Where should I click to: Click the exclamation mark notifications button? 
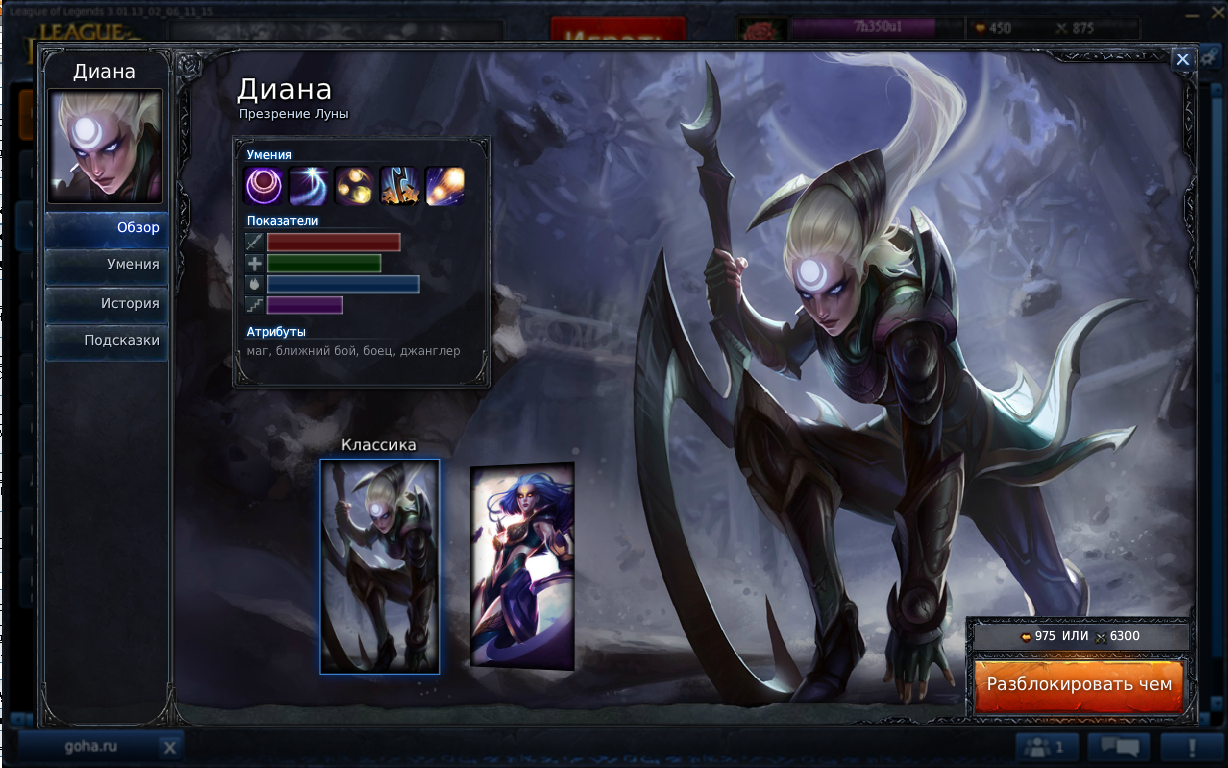click(x=1192, y=746)
